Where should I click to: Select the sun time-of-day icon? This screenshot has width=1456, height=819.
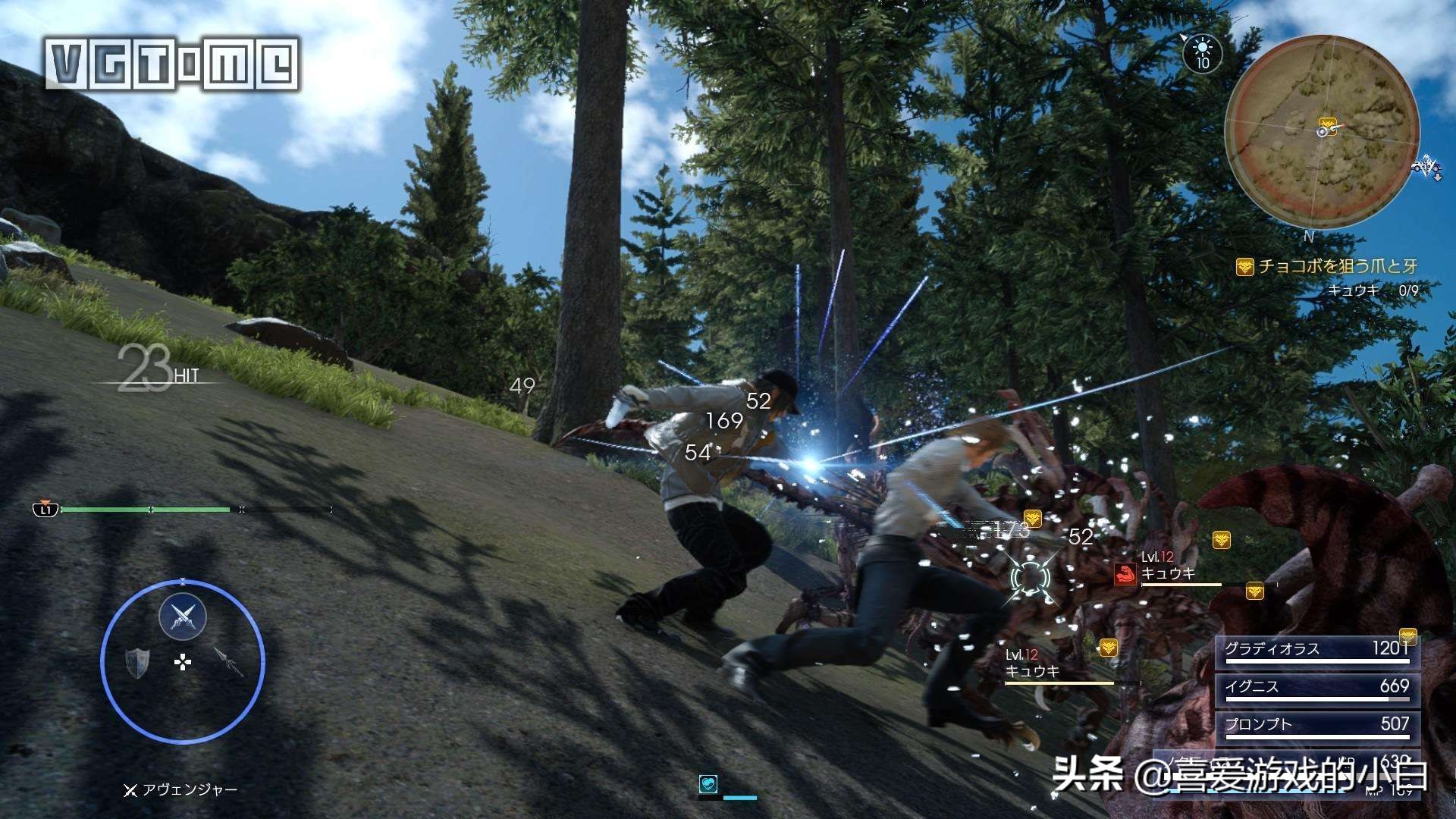click(x=1202, y=52)
